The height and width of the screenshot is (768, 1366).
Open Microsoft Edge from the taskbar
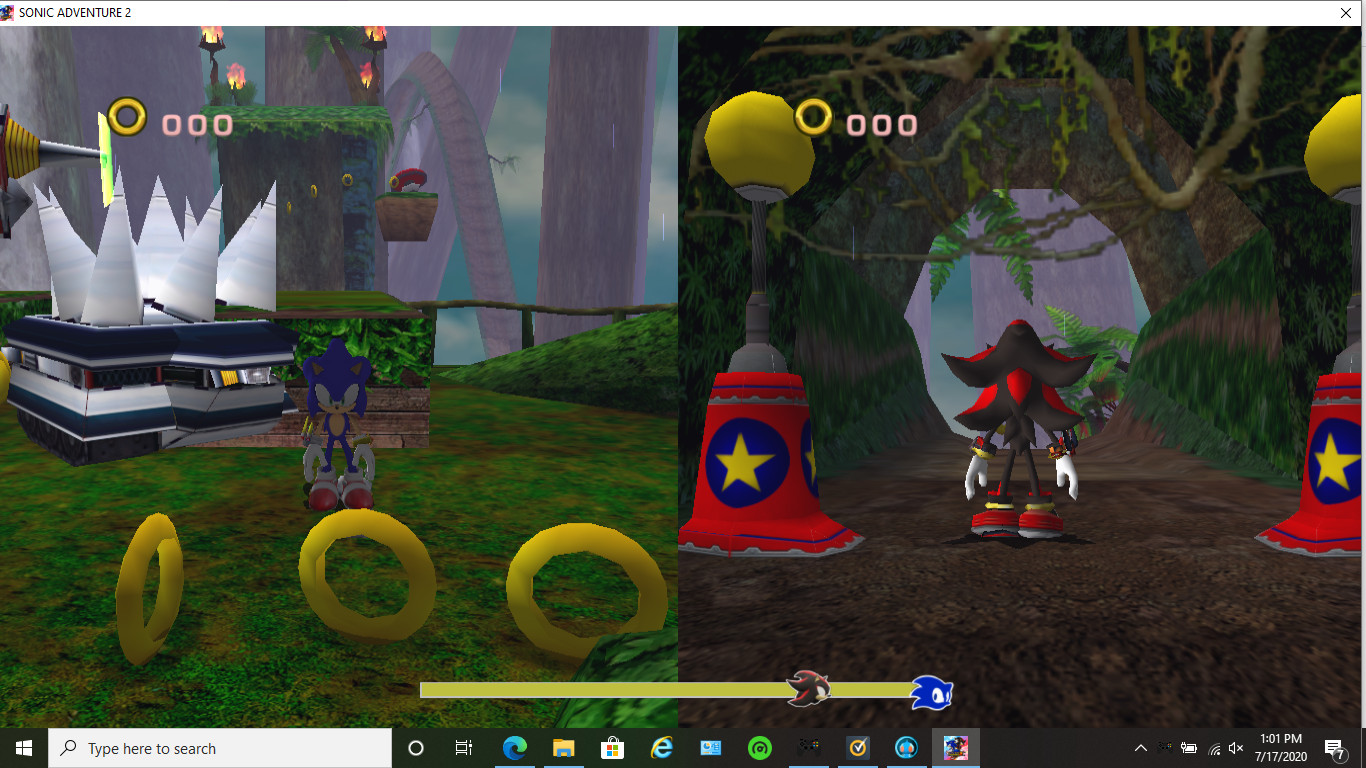pyautogui.click(x=514, y=748)
